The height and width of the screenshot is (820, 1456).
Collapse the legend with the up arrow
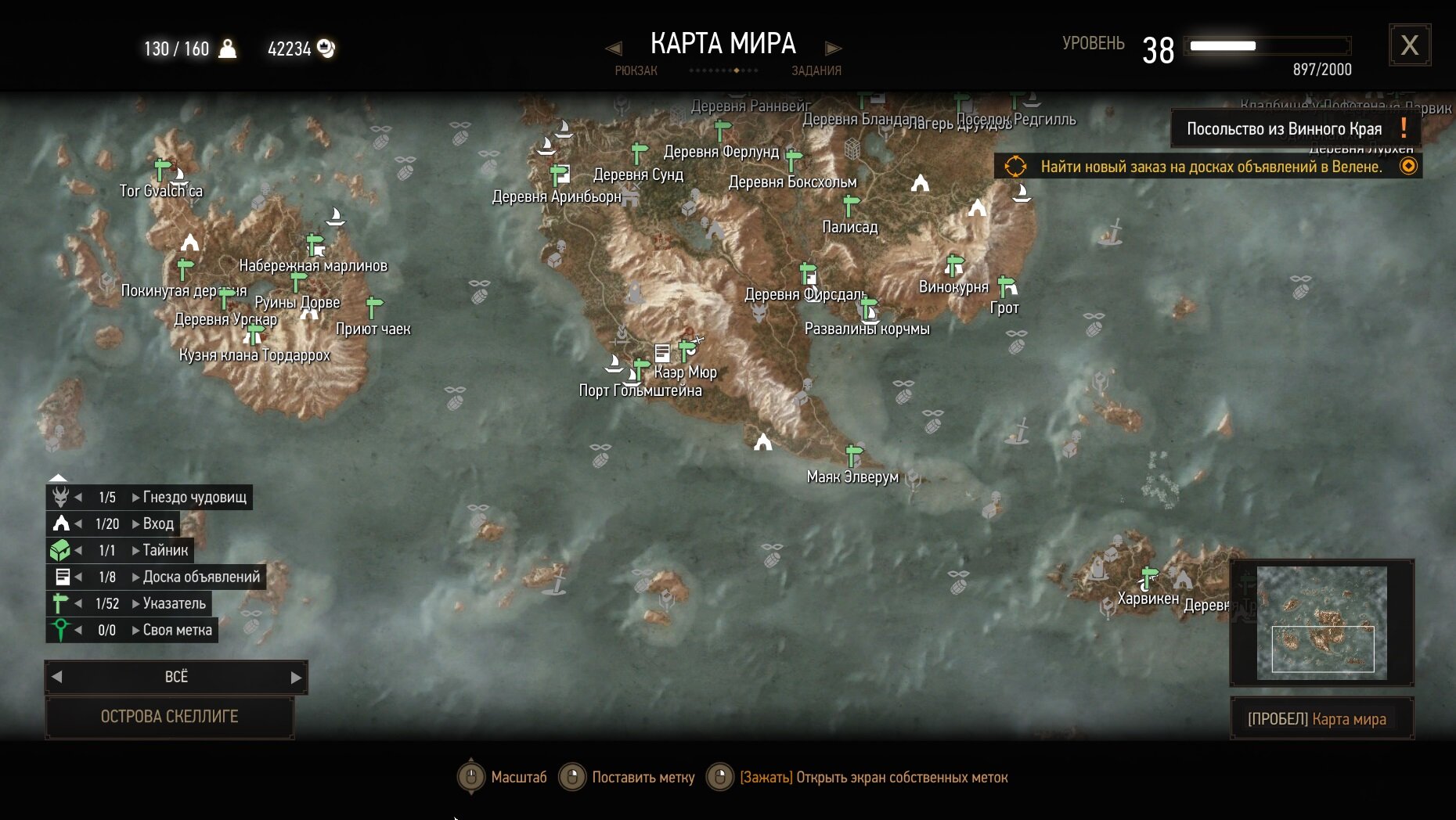pyautogui.click(x=58, y=477)
